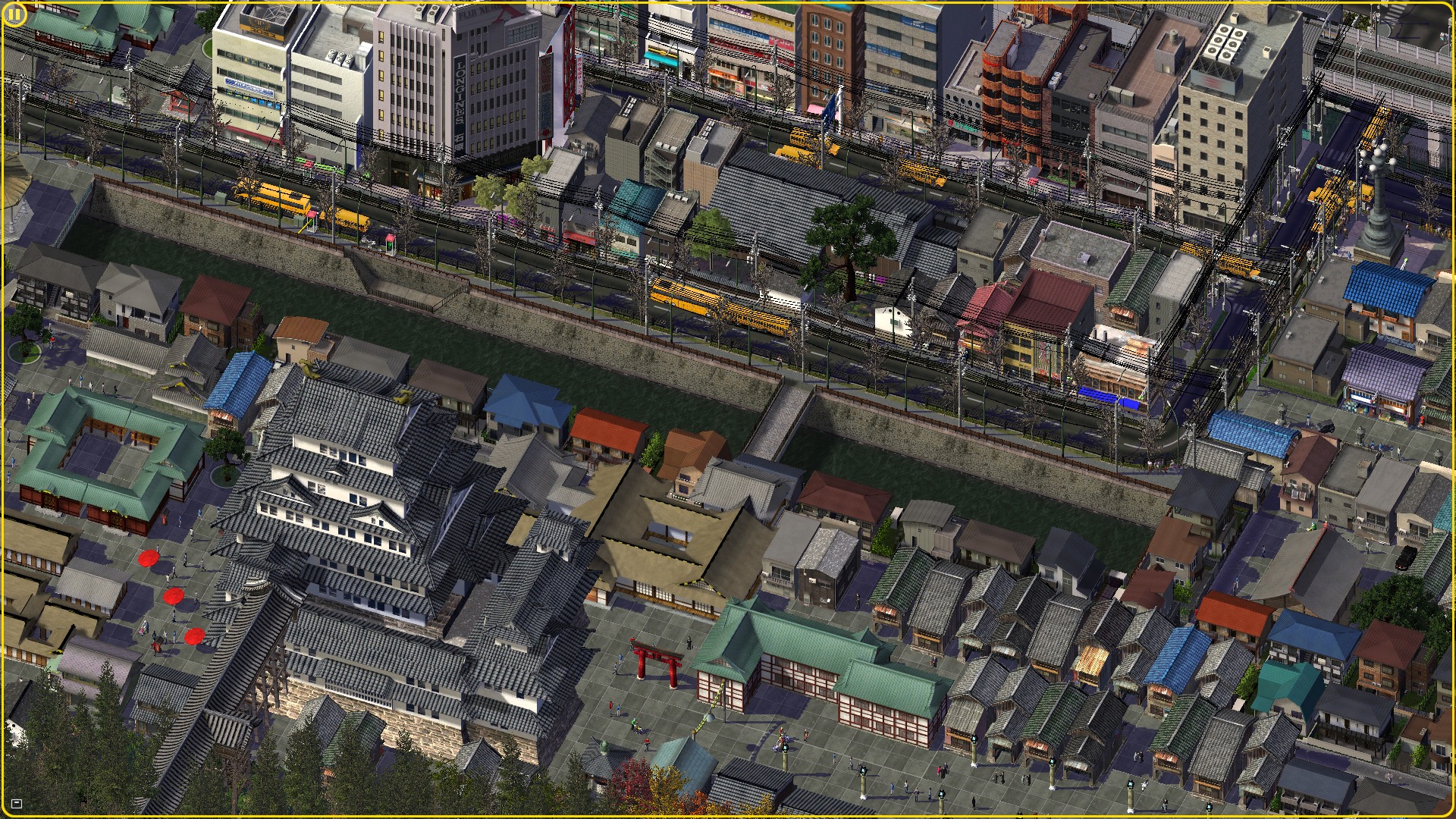
Task: Click the yellow pause icon
Action: (x=14, y=15)
